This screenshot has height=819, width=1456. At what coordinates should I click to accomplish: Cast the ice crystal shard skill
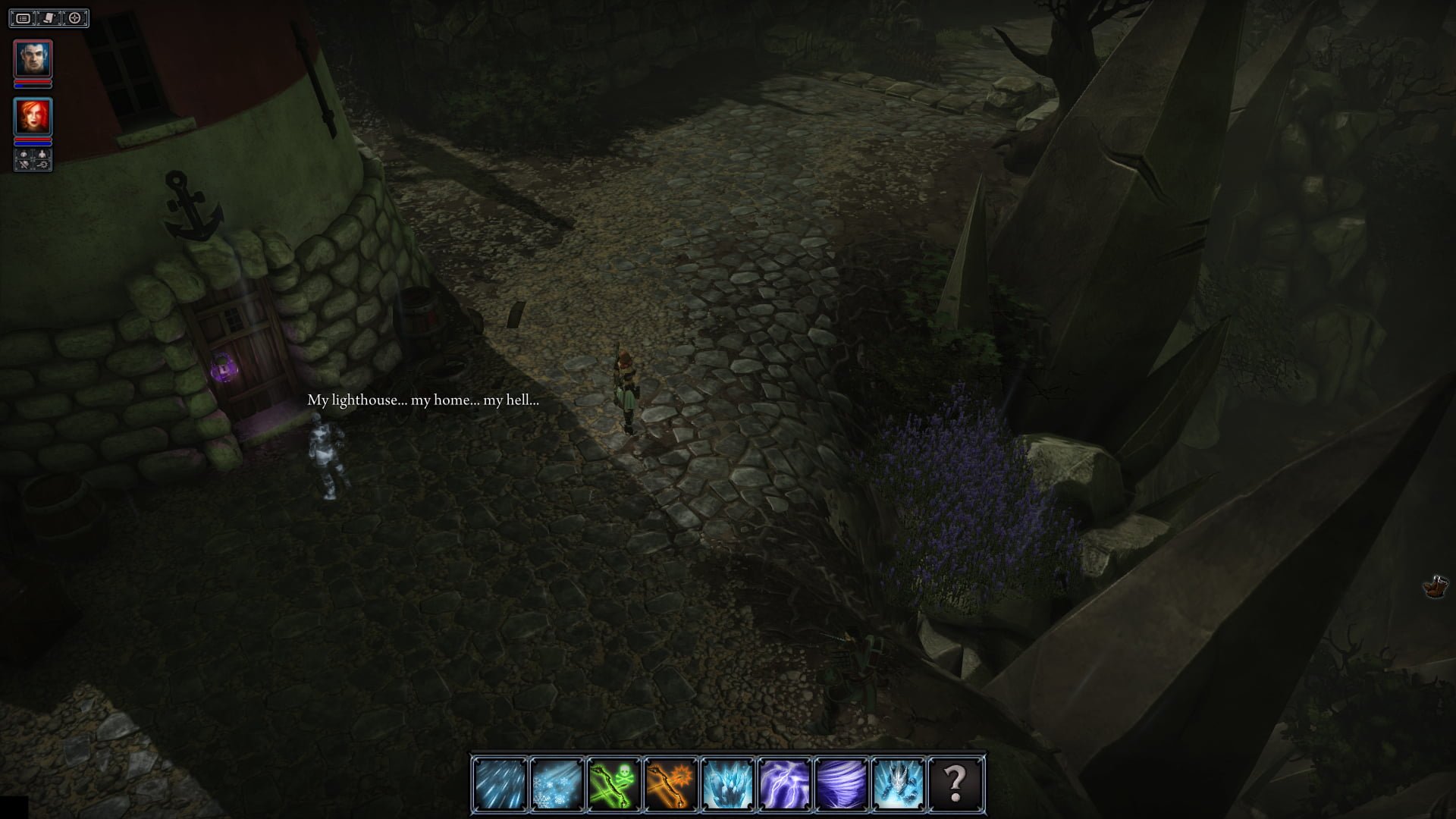coord(727,783)
